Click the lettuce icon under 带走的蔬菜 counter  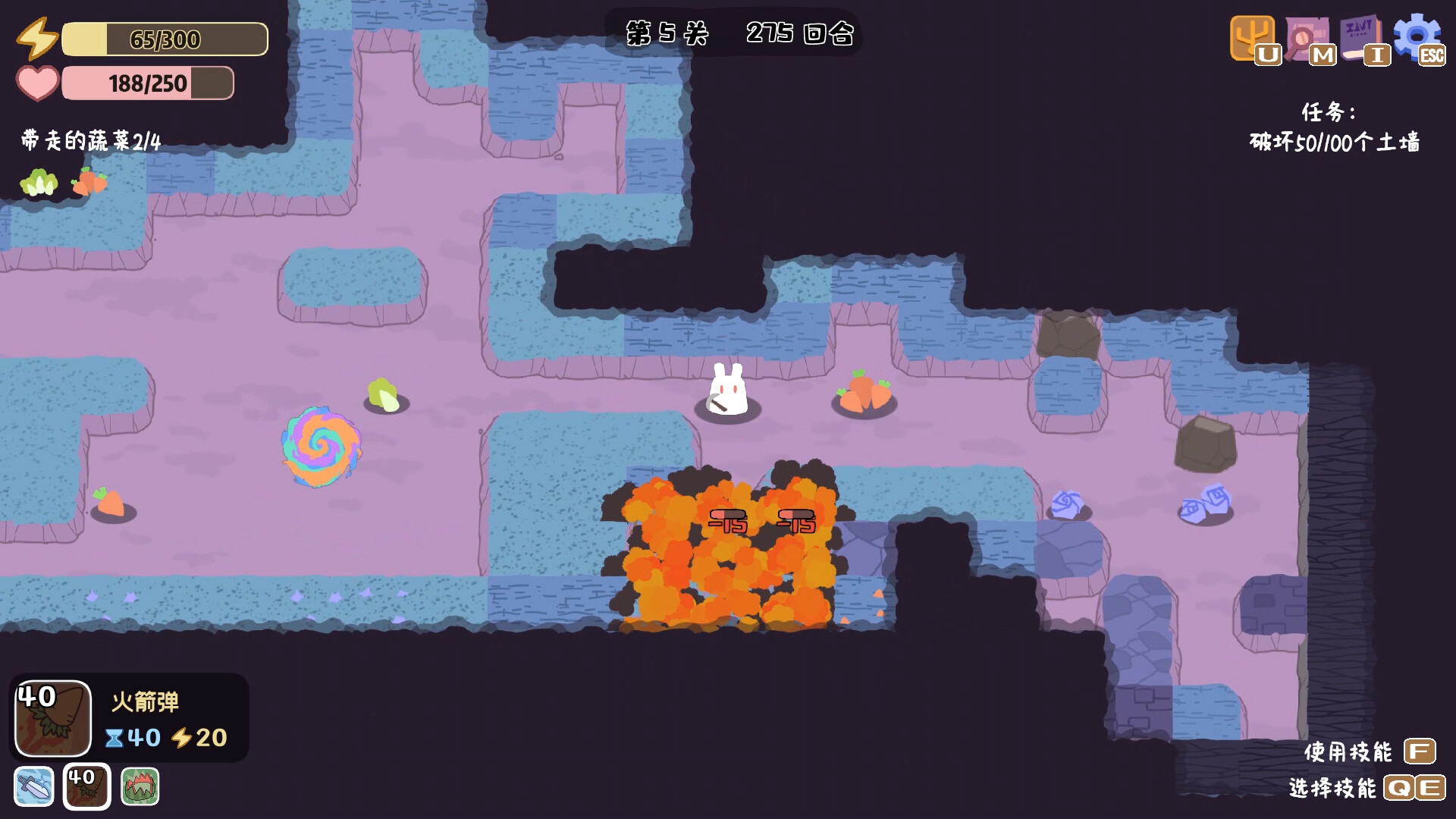coord(39,182)
